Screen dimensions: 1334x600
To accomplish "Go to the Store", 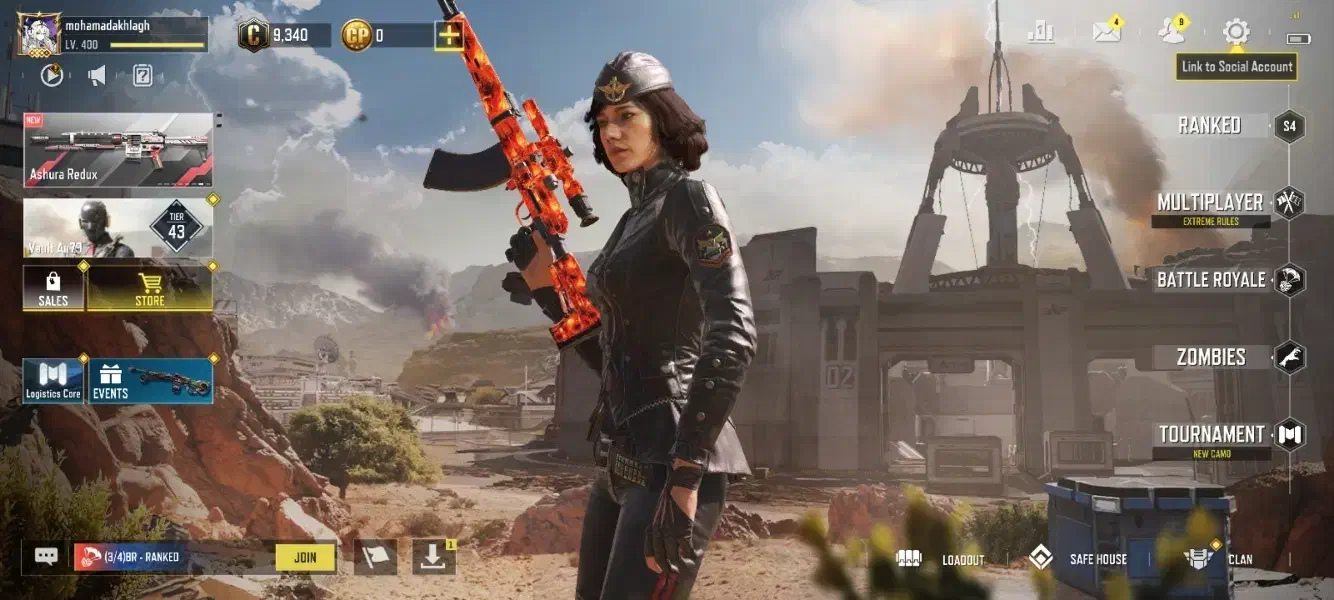I will (150, 288).
